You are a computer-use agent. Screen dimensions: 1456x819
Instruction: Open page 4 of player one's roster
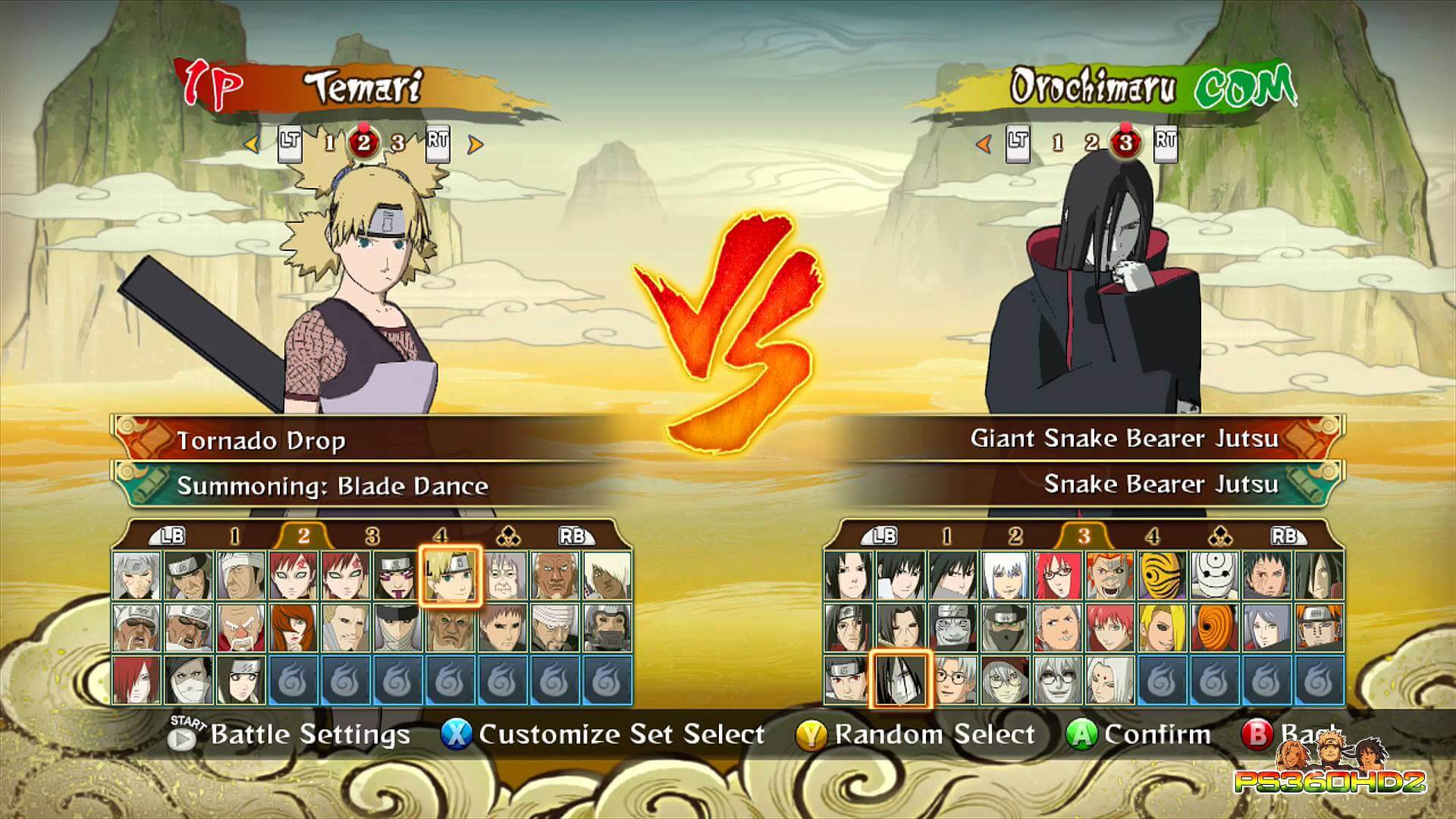coord(441,537)
